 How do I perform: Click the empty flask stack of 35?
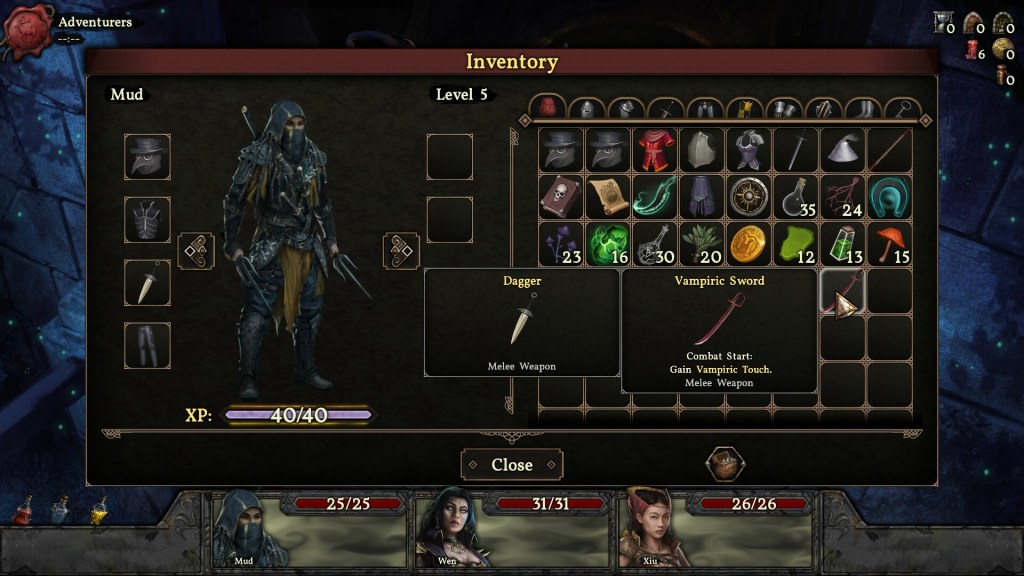tap(794, 197)
